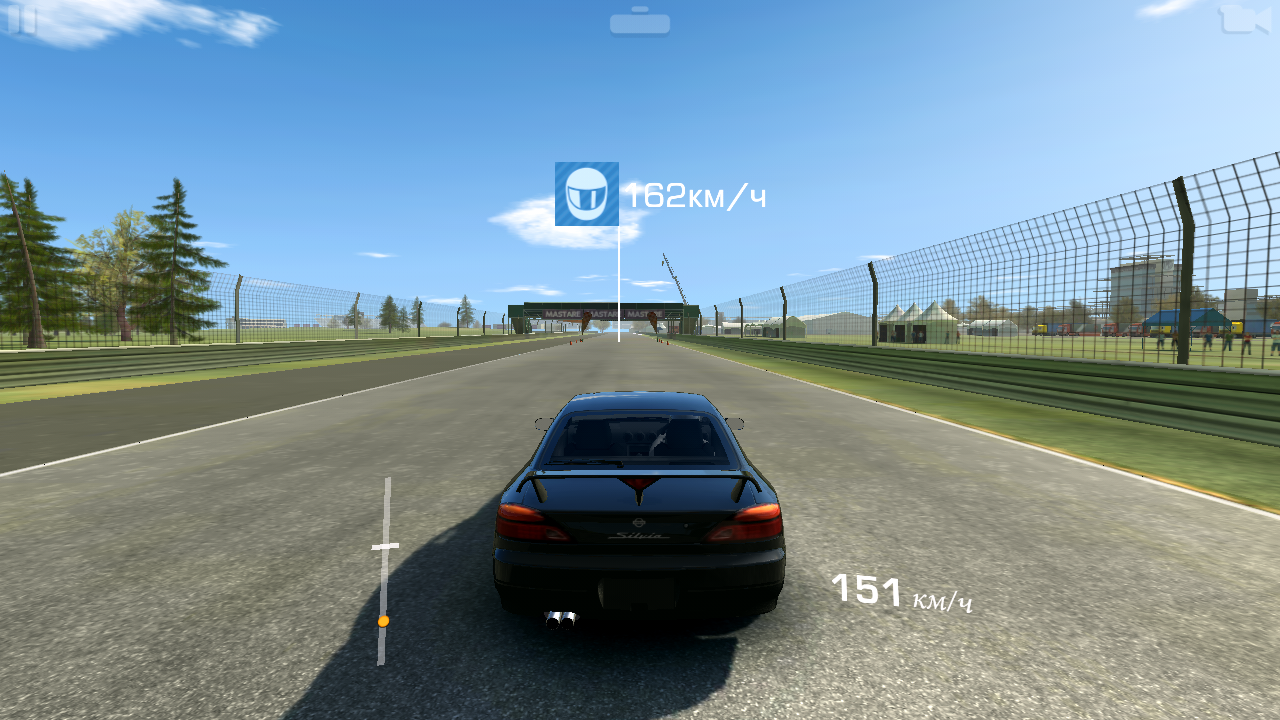Pause the race with the pause button
Viewport: 1280px width, 720px height.
coord(22,20)
